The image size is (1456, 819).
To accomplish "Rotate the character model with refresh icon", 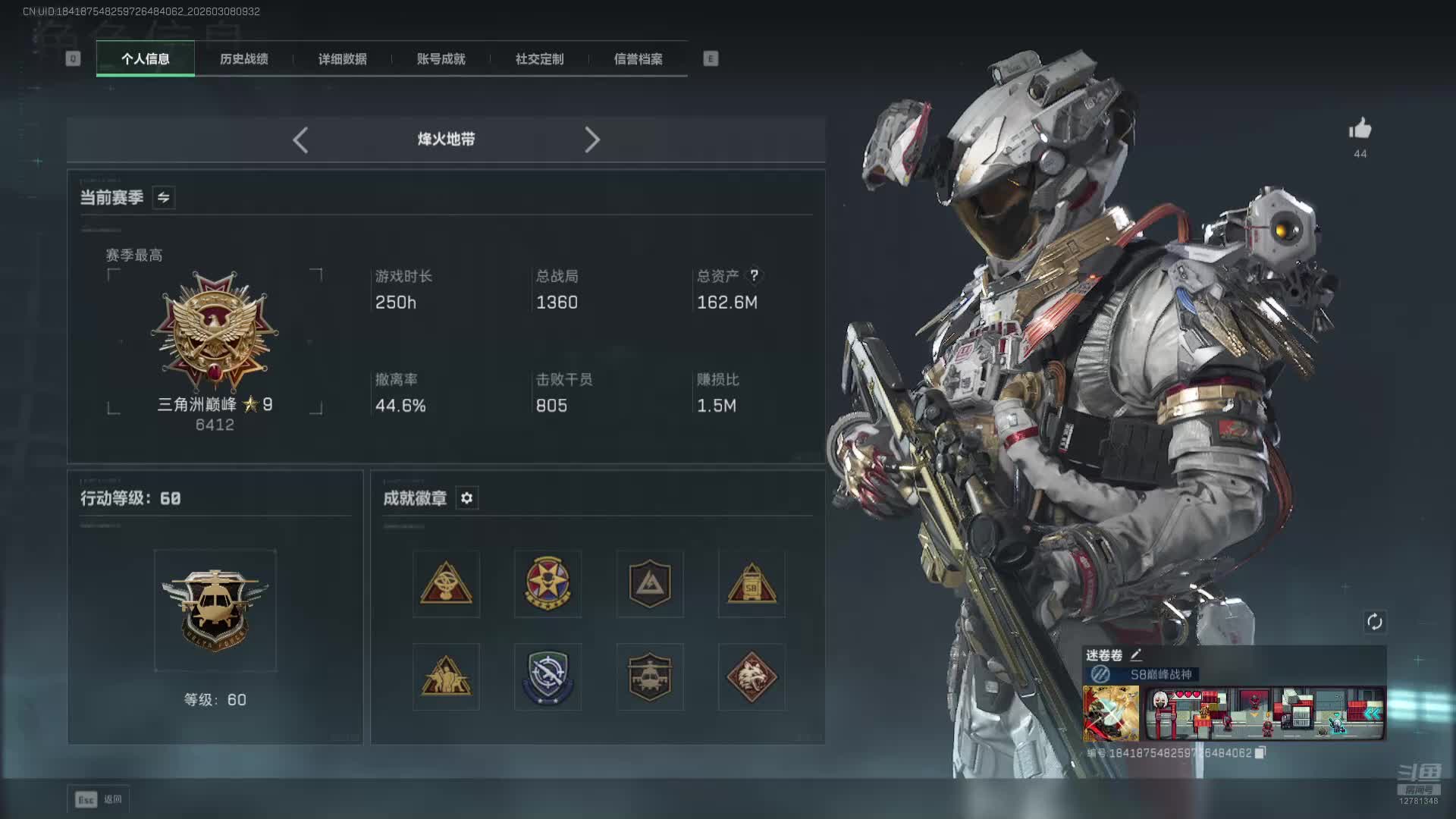I will tap(1374, 623).
